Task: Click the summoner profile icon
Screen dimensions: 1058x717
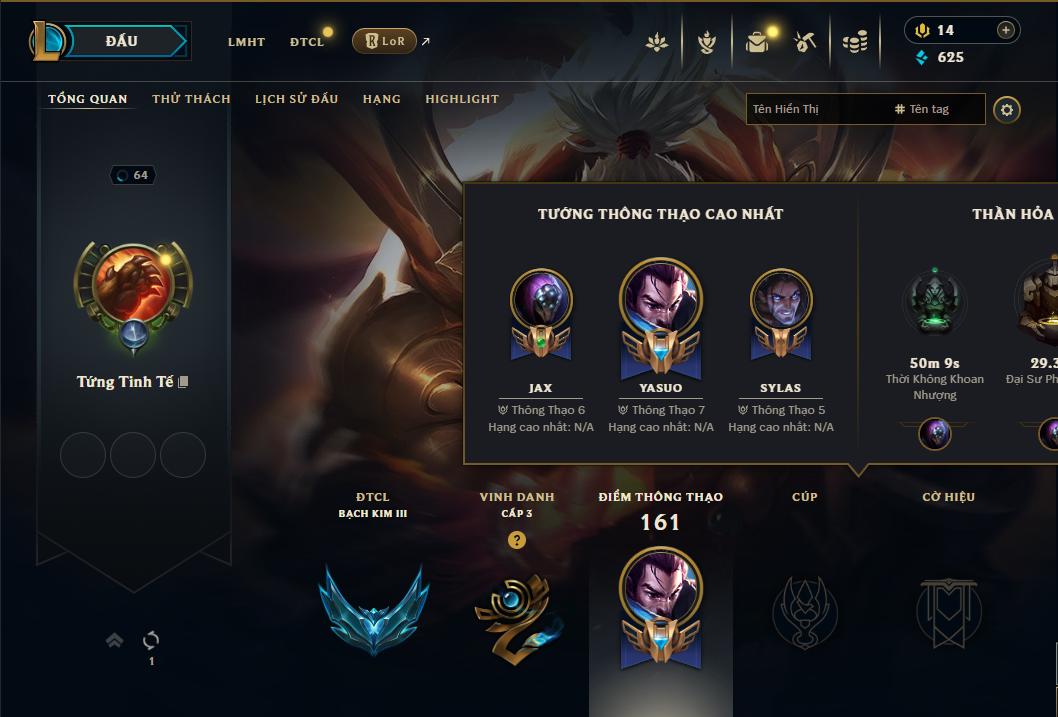Action: 133,285
